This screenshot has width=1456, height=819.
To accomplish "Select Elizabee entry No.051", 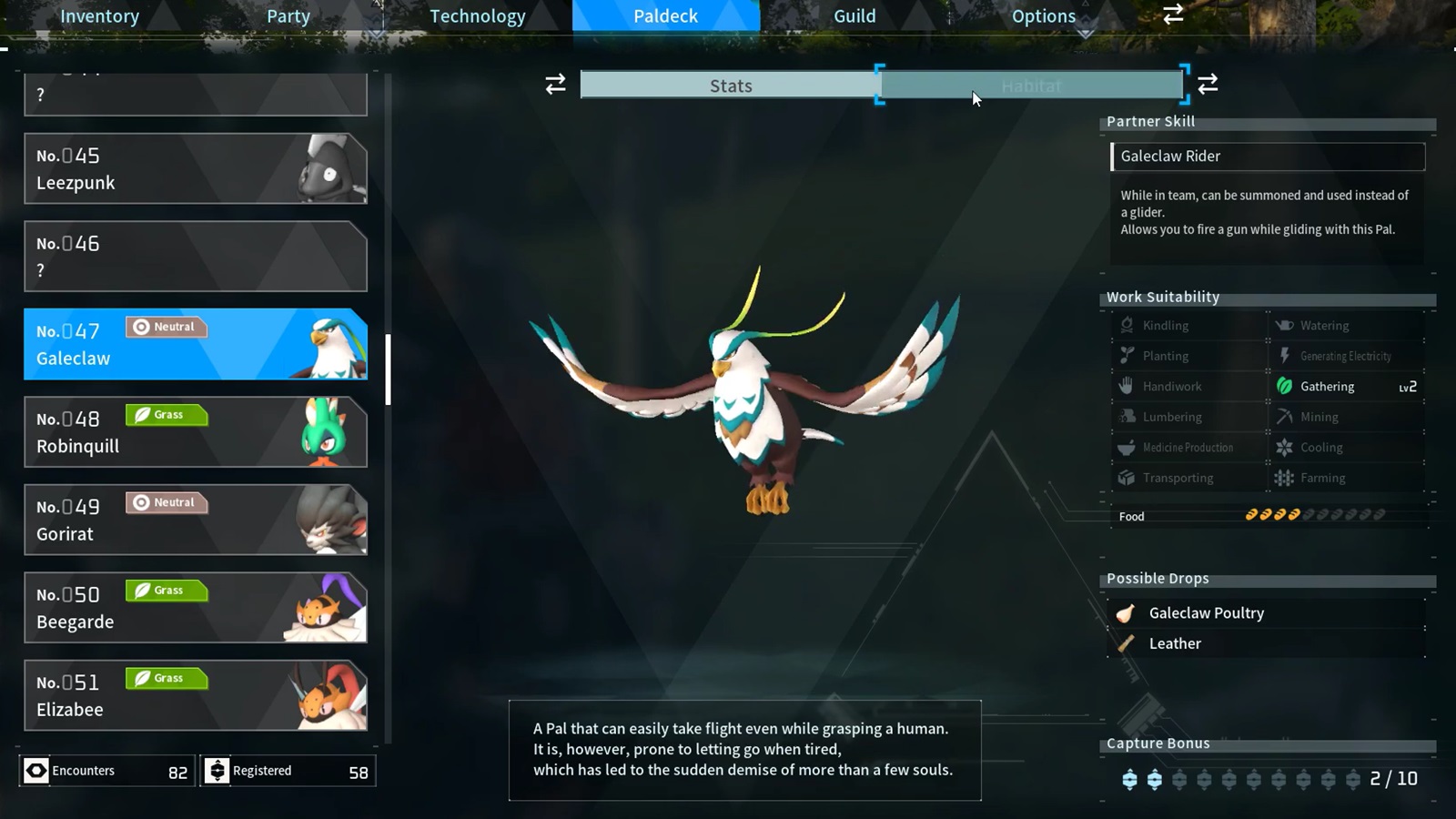I will coord(195,695).
